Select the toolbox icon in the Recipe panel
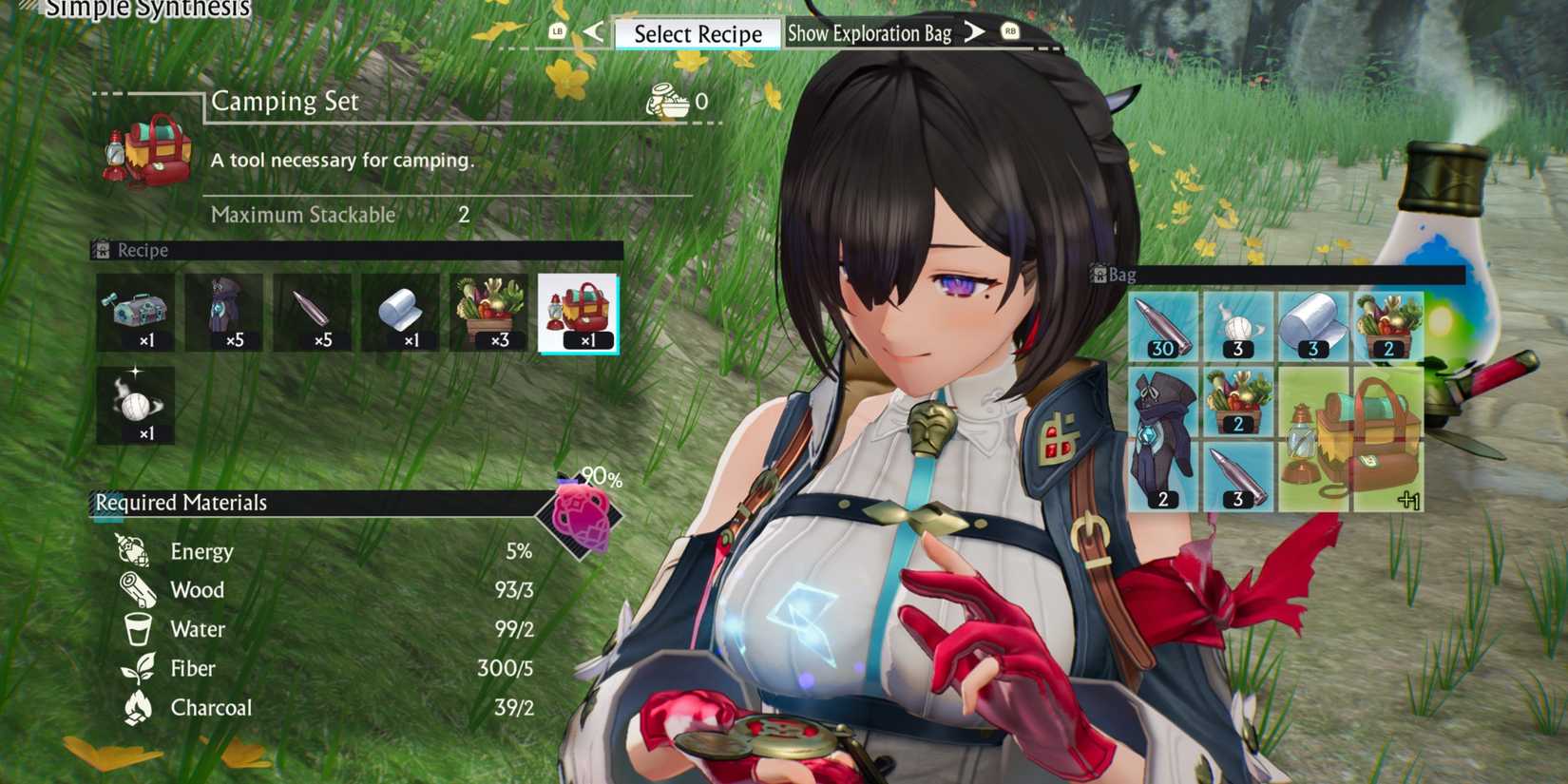The width and height of the screenshot is (1568, 784). [134, 313]
